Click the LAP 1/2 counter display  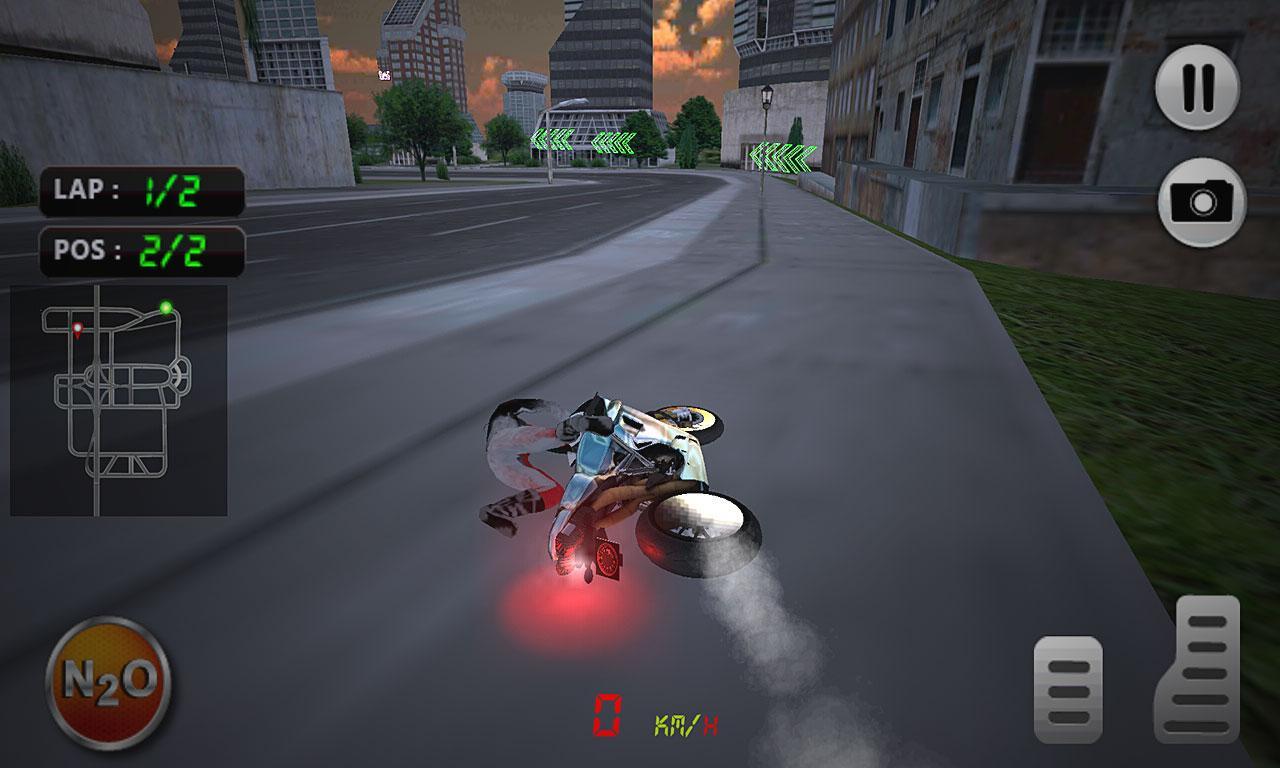coord(140,190)
